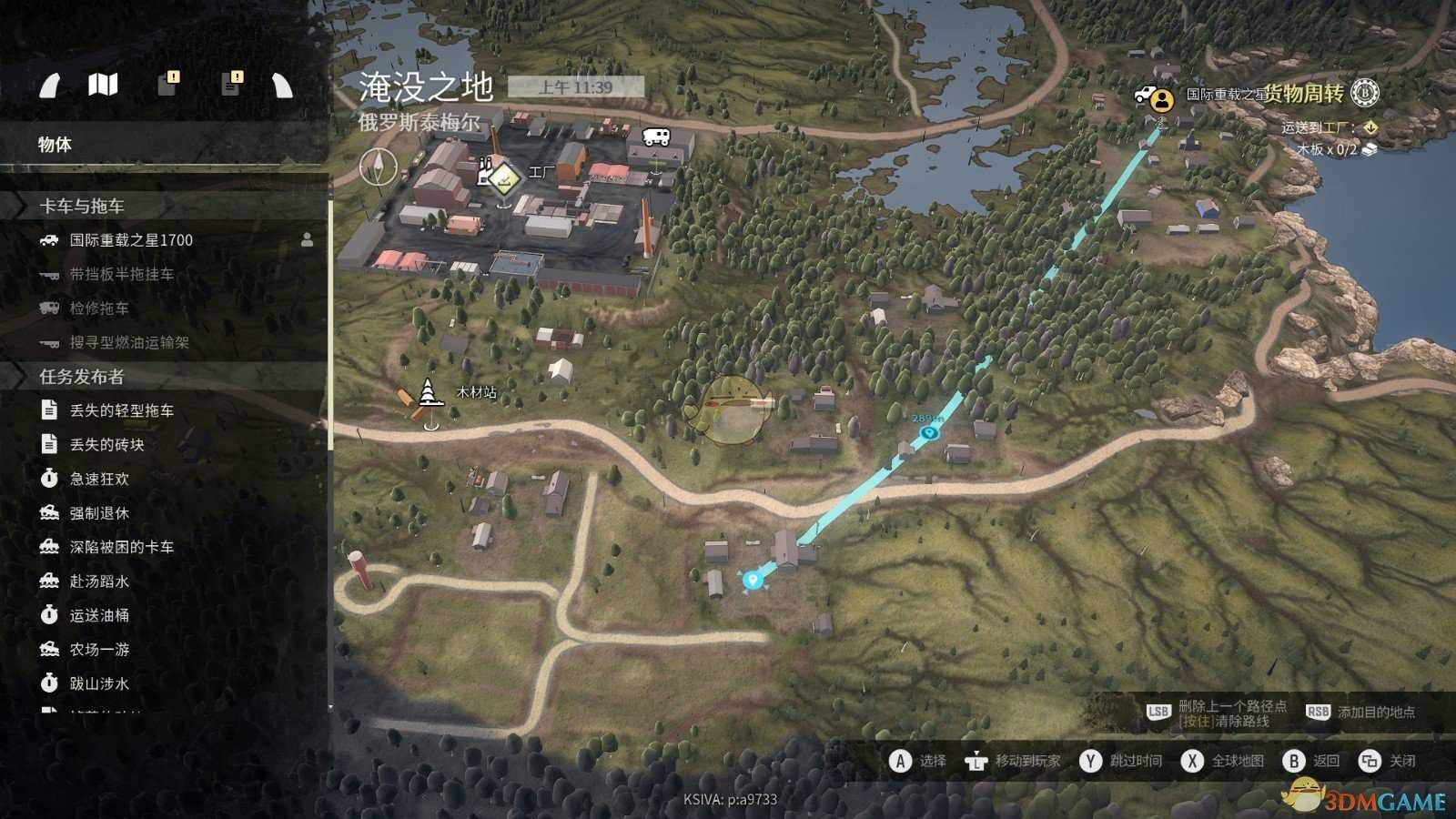Select the 深陷被困的卡车 task
Screen dimensions: 1456x819
[x=121, y=547]
